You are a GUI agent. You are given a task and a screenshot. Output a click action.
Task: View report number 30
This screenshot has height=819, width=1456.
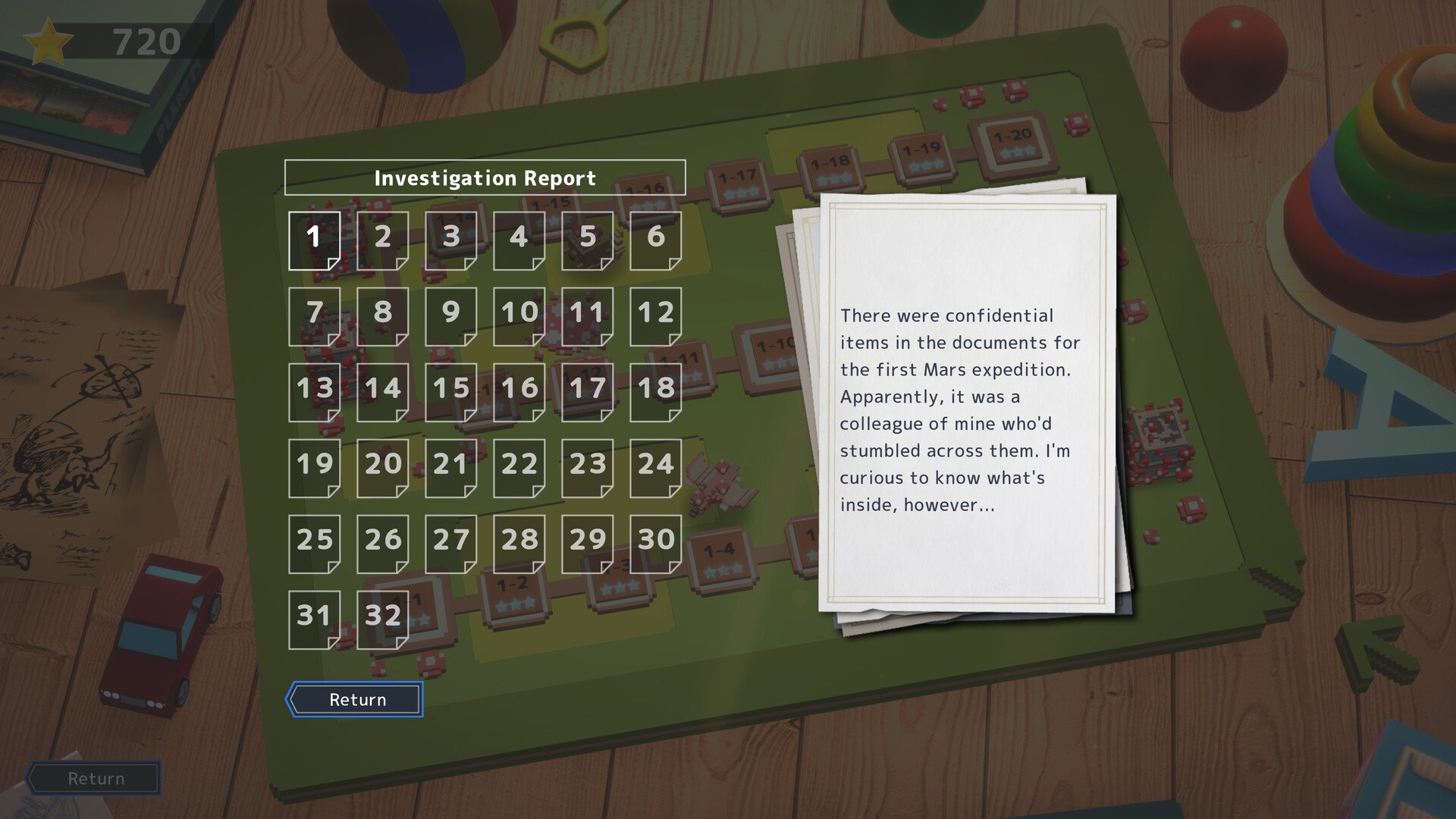655,543
